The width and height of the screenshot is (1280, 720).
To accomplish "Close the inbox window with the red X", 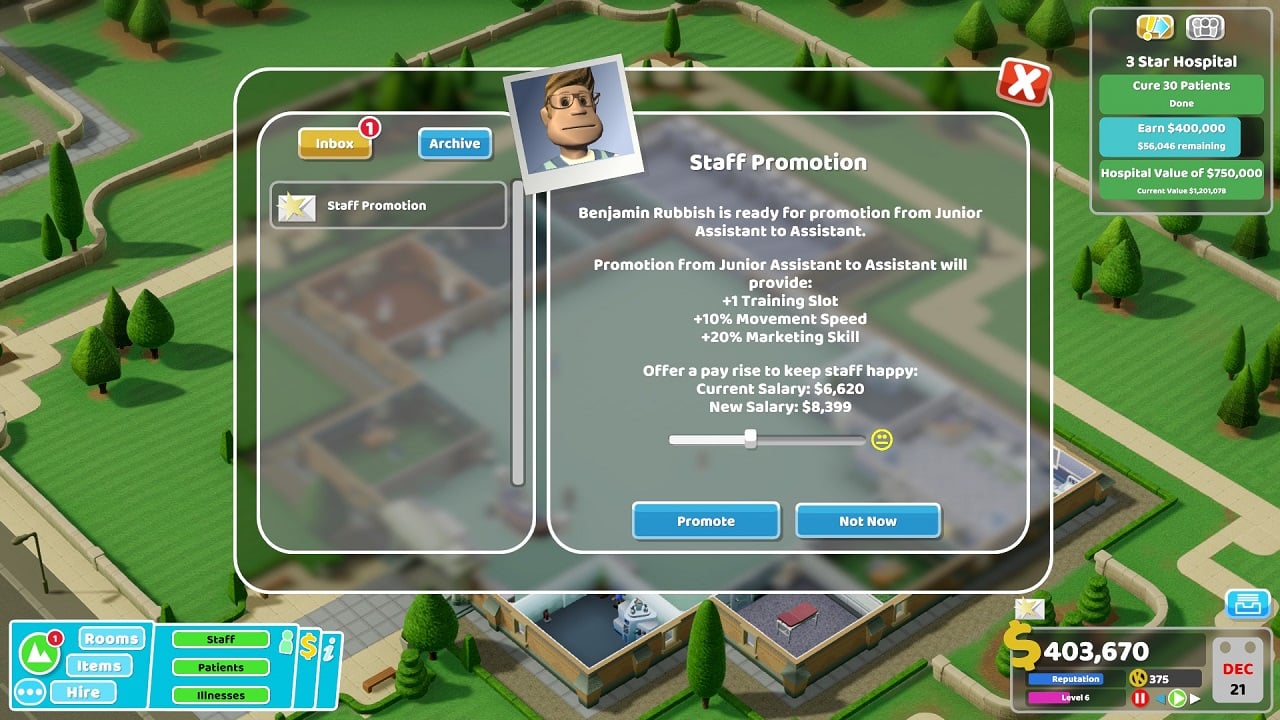I will coord(1022,83).
